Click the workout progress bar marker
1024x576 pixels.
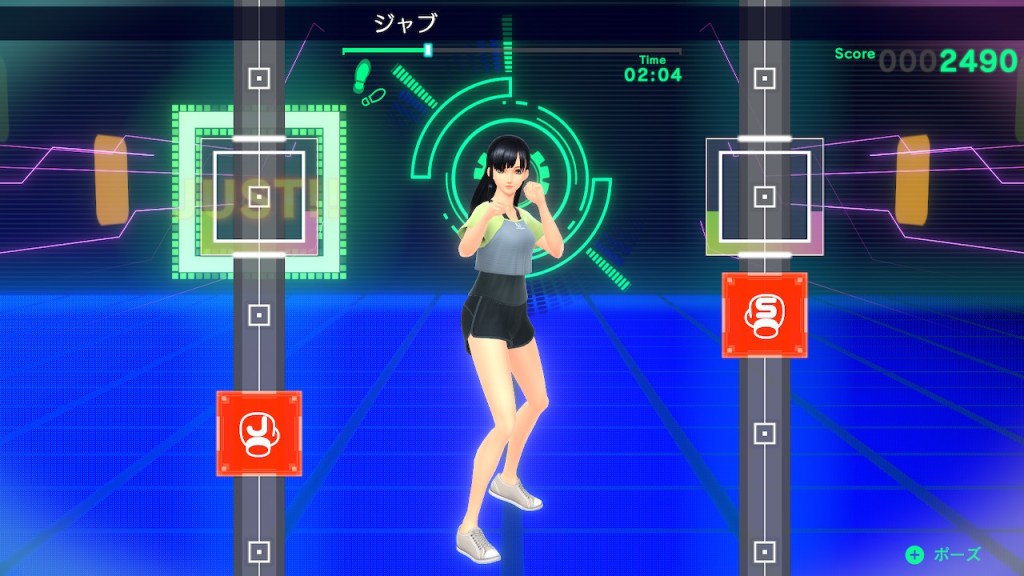(428, 49)
